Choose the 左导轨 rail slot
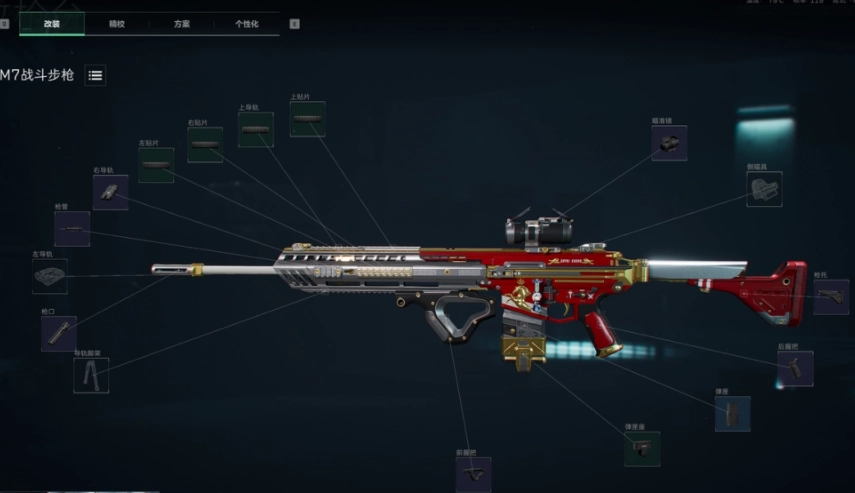This screenshot has height=493, width=855. (x=49, y=276)
